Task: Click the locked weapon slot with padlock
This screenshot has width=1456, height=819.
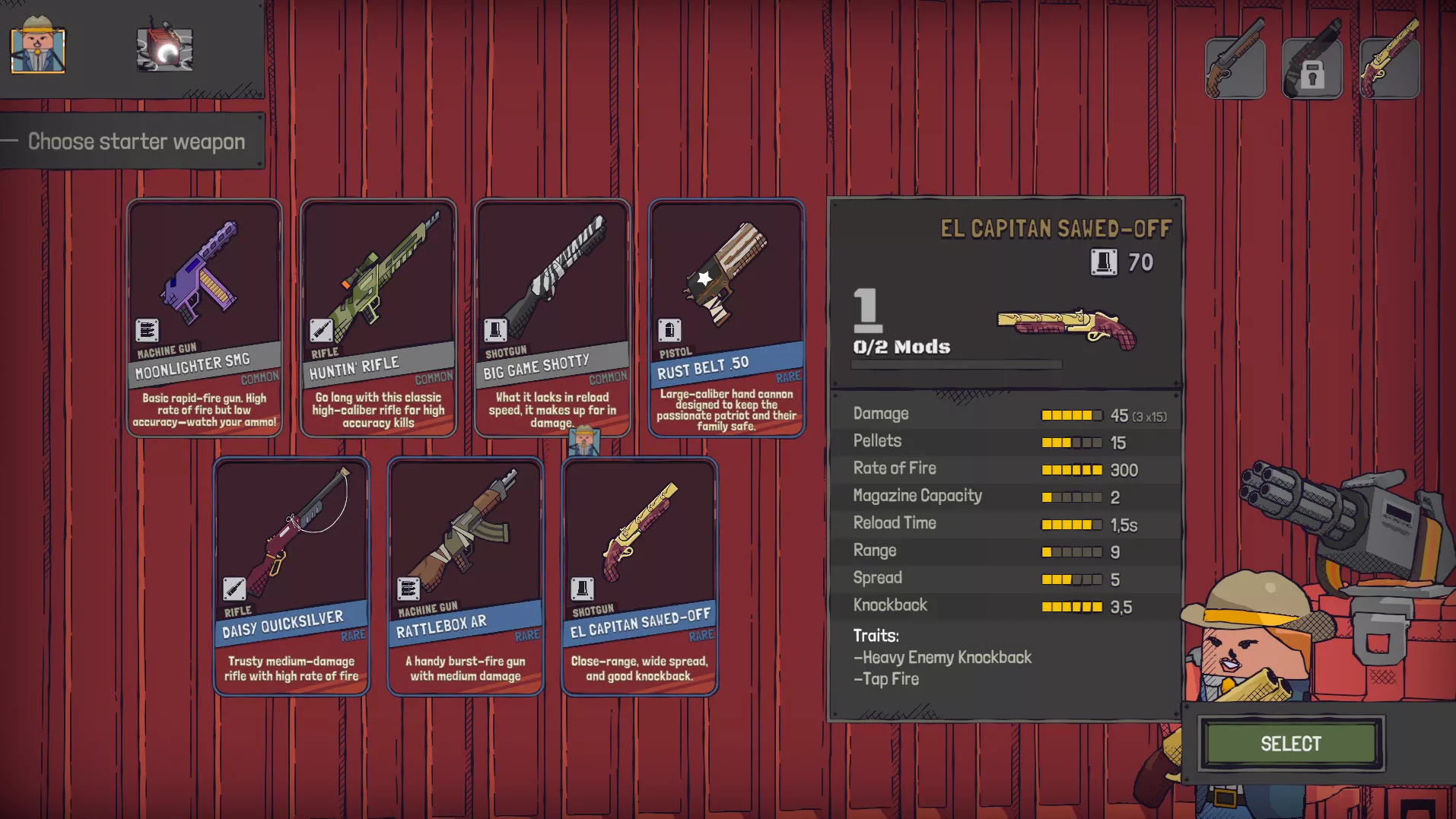Action: pyautogui.click(x=1312, y=67)
